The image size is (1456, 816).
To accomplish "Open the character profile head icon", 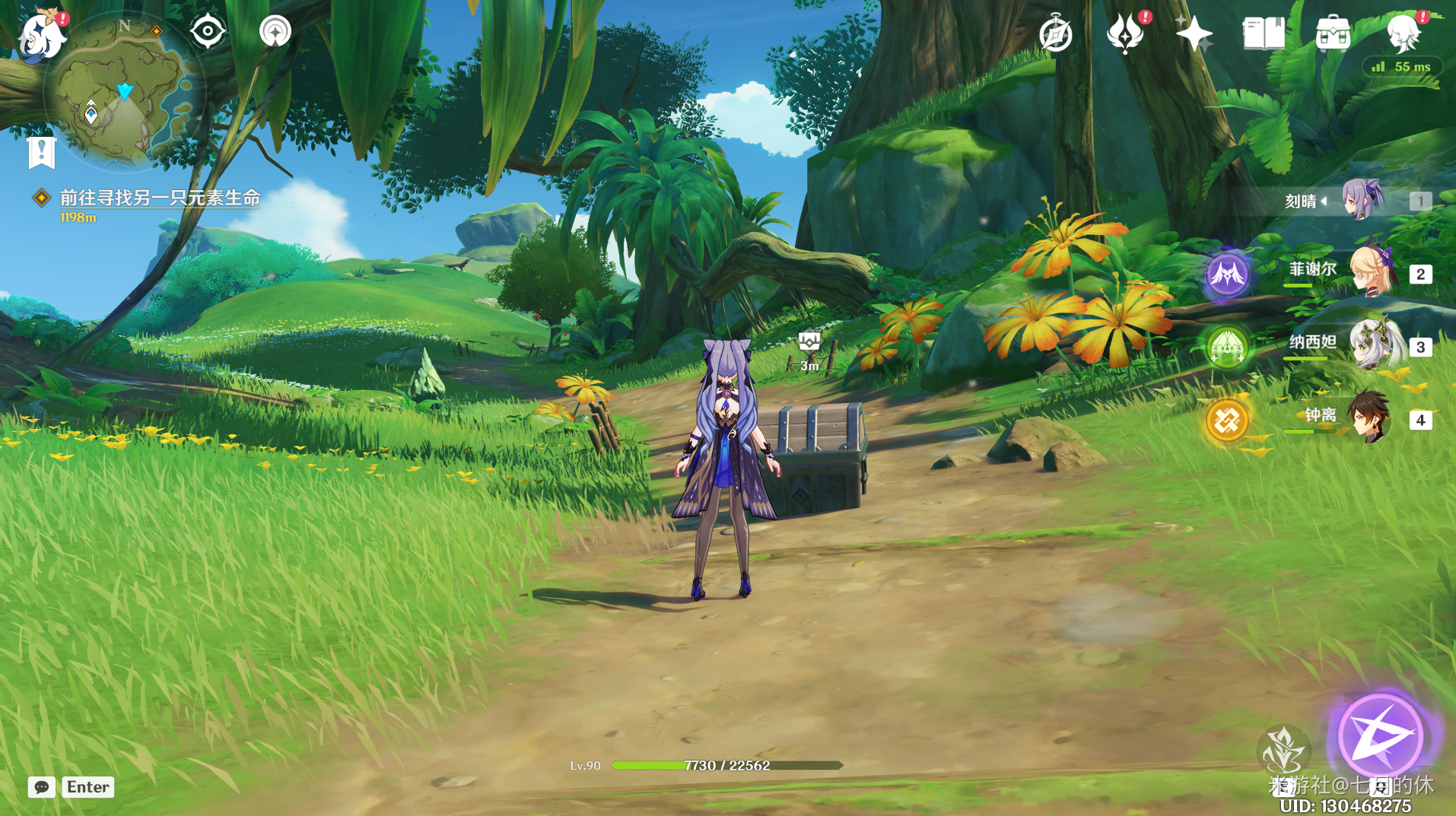I will point(1403,33).
